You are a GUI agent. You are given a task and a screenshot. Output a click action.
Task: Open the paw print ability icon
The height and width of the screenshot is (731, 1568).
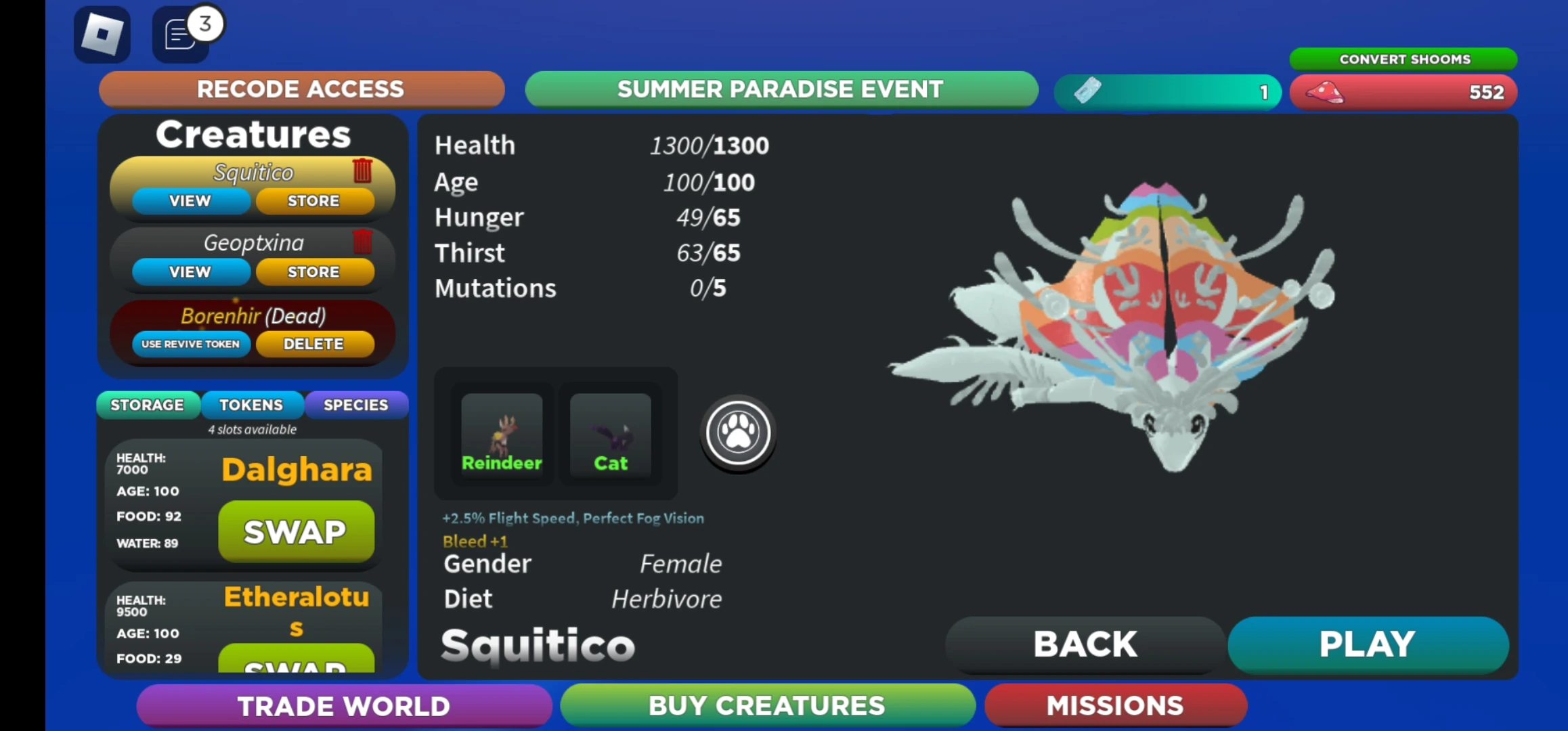[x=736, y=434]
